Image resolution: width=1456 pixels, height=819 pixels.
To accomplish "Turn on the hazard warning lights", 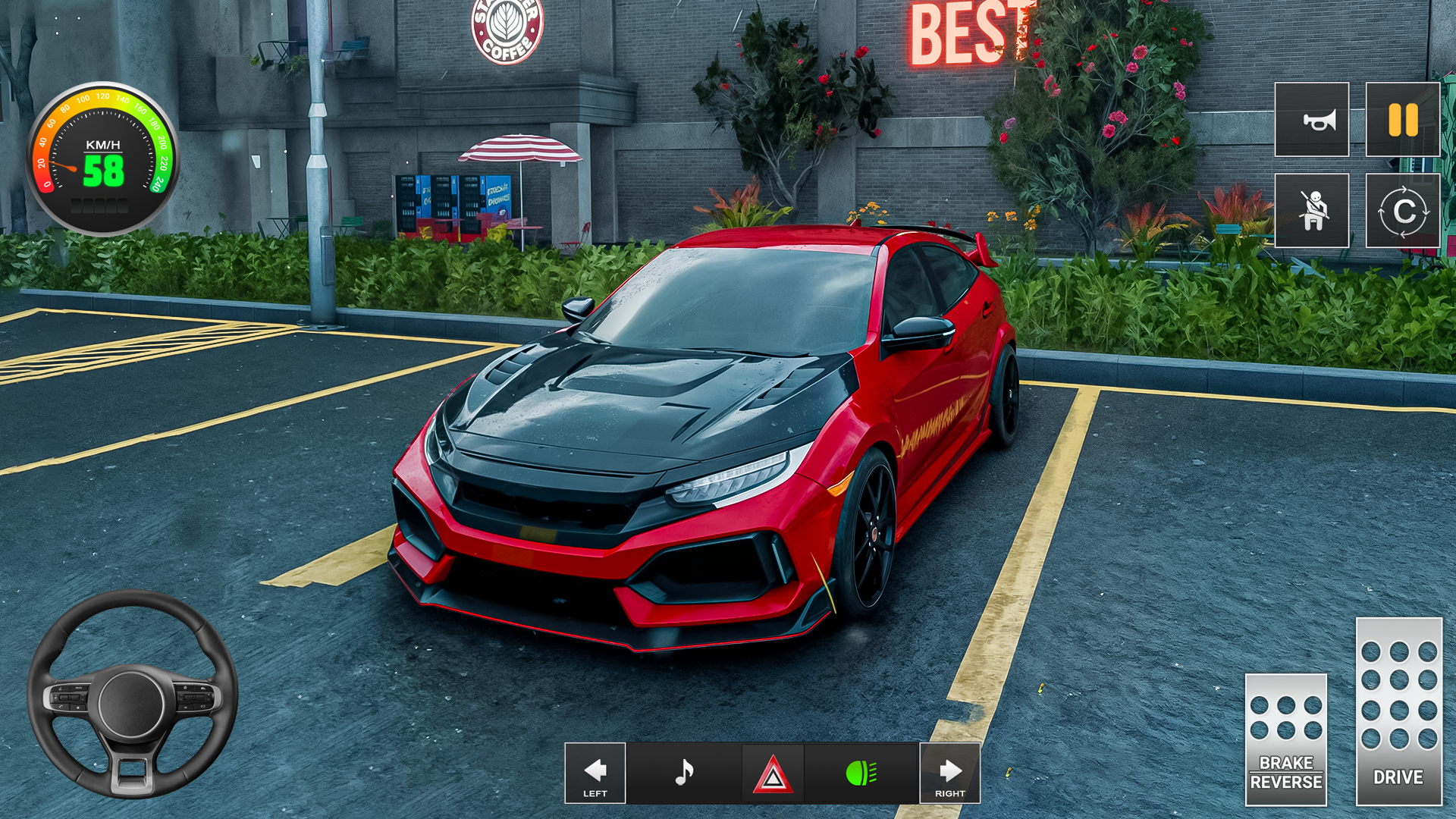I will [772, 774].
